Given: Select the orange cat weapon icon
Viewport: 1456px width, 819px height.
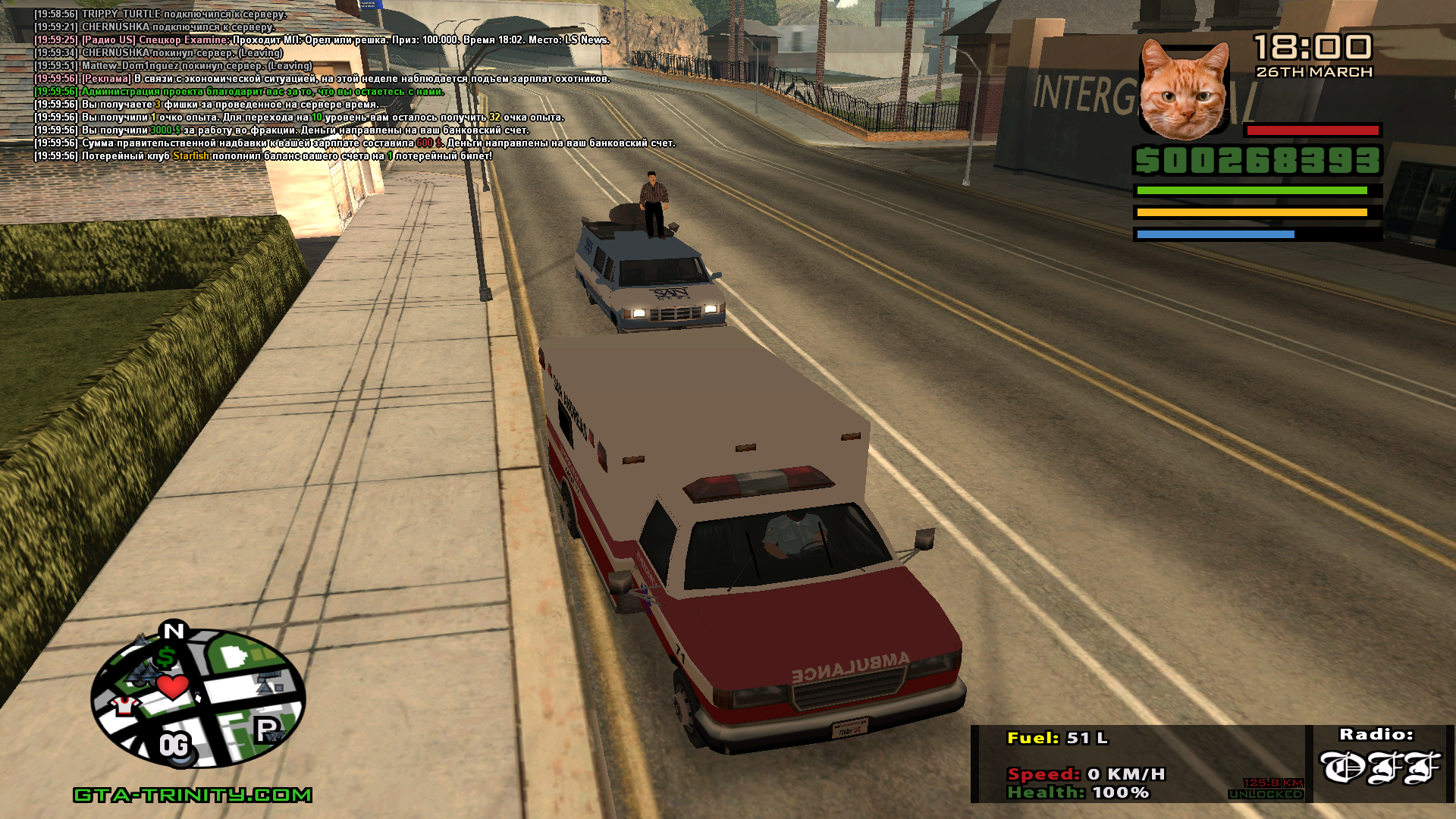Looking at the screenshot, I should click(1185, 89).
